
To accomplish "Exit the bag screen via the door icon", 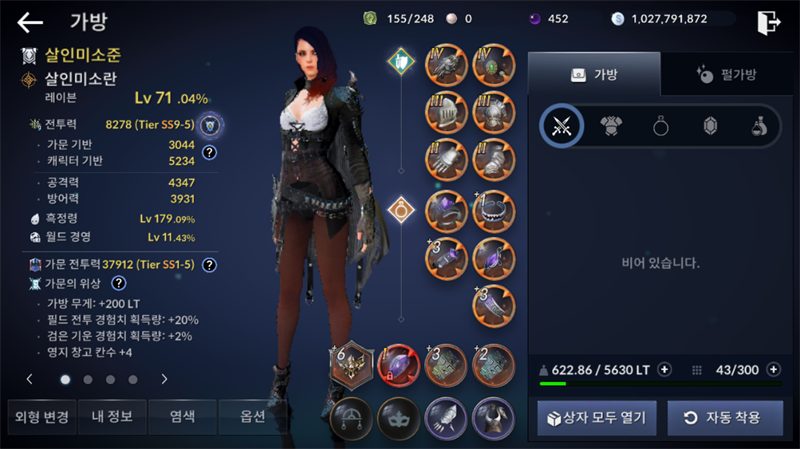I will pyautogui.click(x=768, y=21).
